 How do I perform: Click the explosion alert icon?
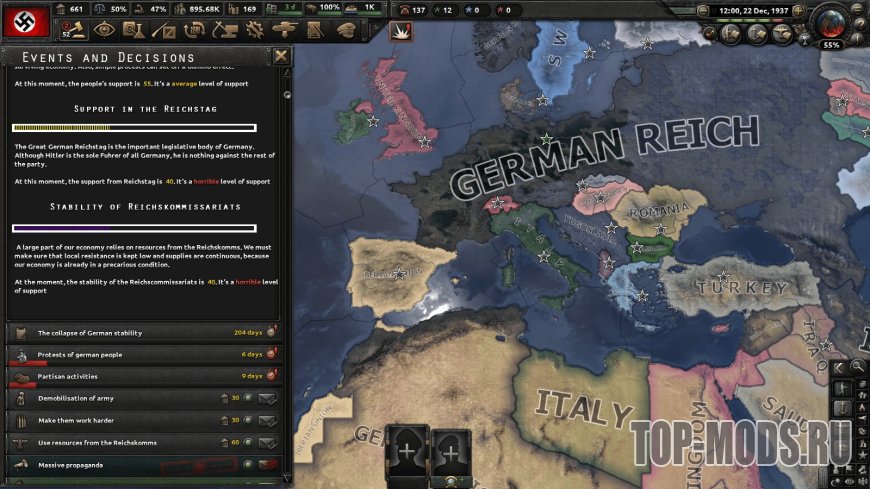pos(400,31)
